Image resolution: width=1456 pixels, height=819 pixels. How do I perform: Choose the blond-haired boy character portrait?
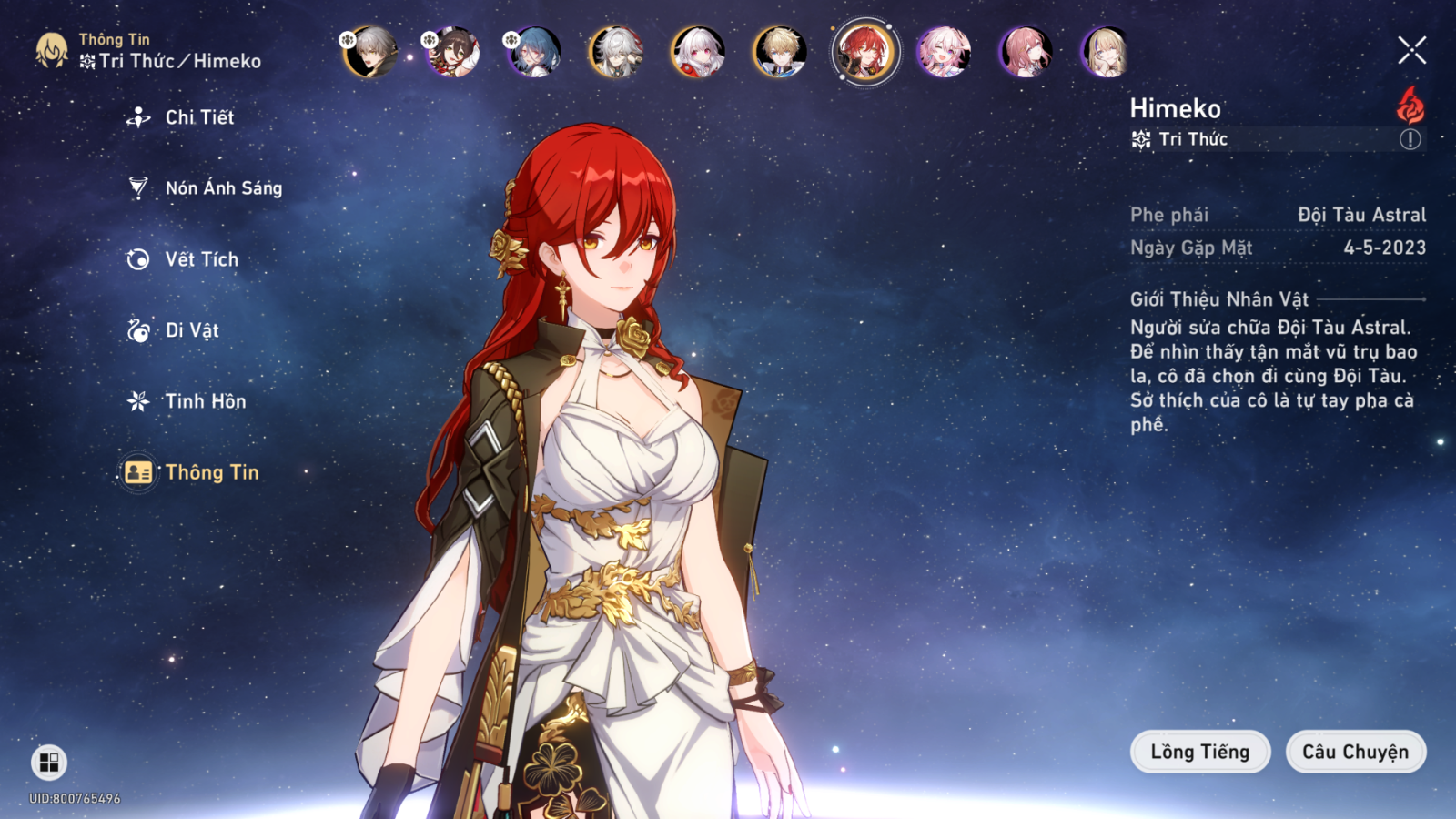pos(780,52)
